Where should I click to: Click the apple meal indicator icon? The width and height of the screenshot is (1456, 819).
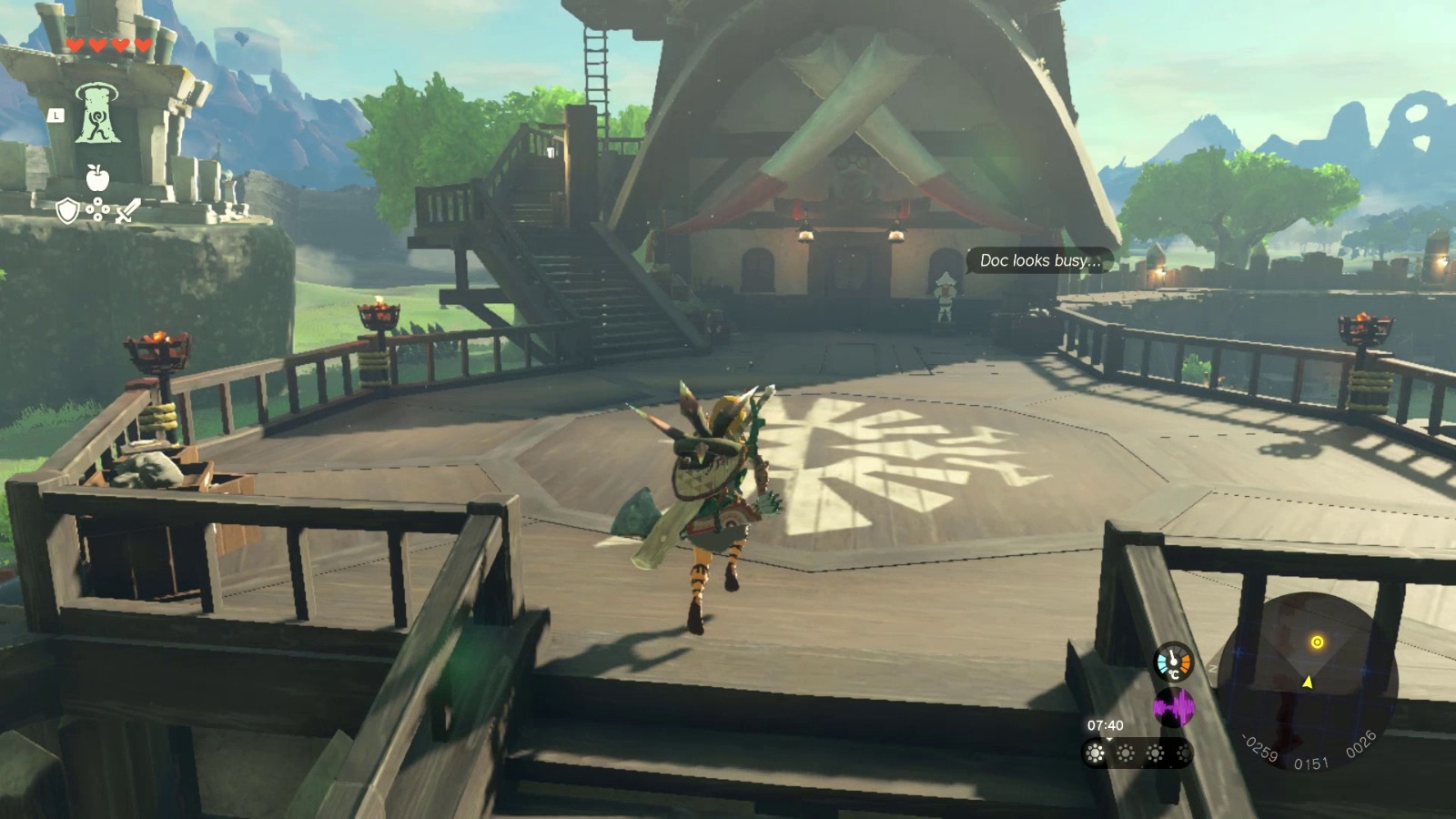click(x=97, y=177)
